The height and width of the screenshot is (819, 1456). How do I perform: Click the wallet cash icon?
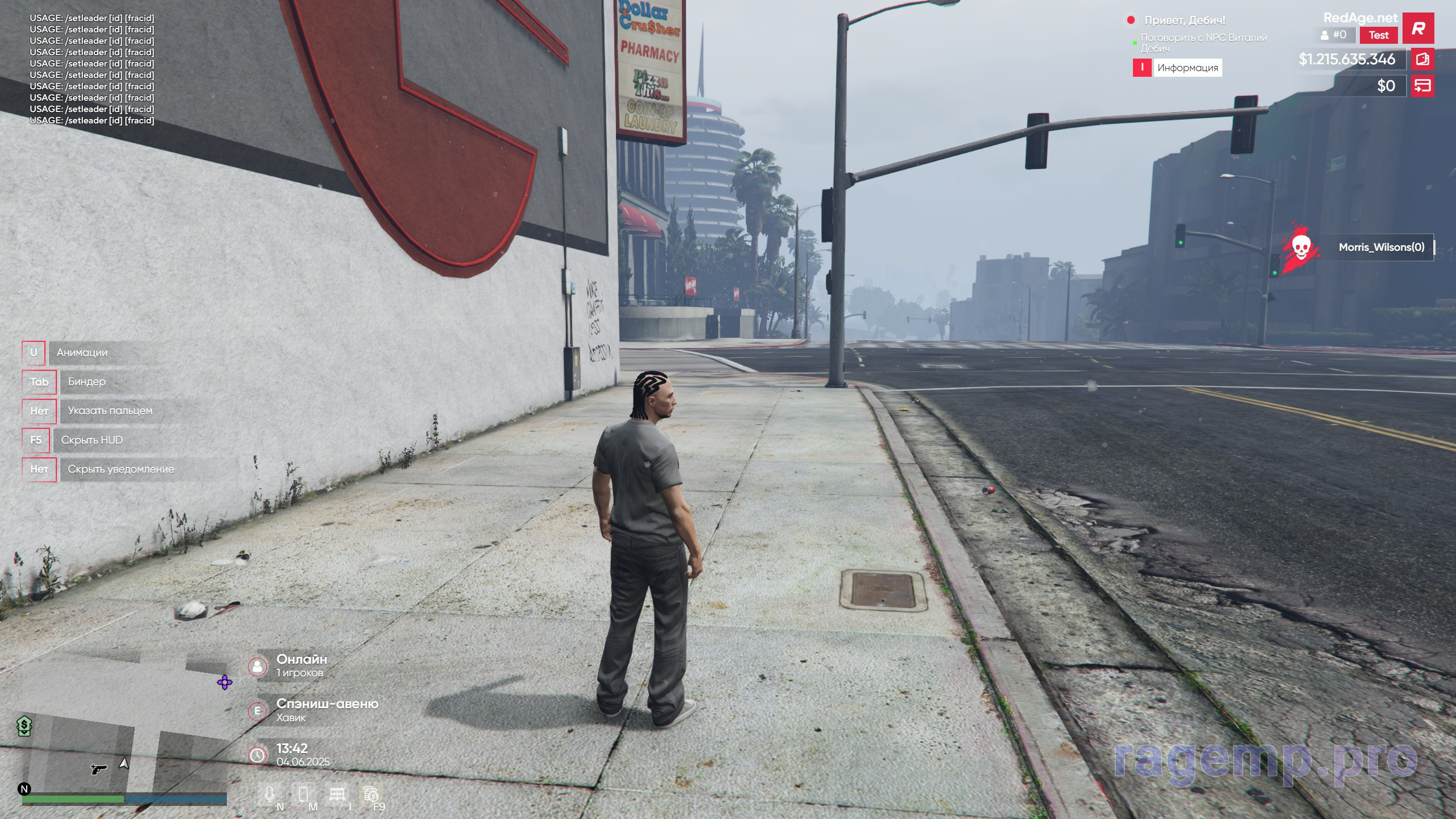(x=1422, y=59)
